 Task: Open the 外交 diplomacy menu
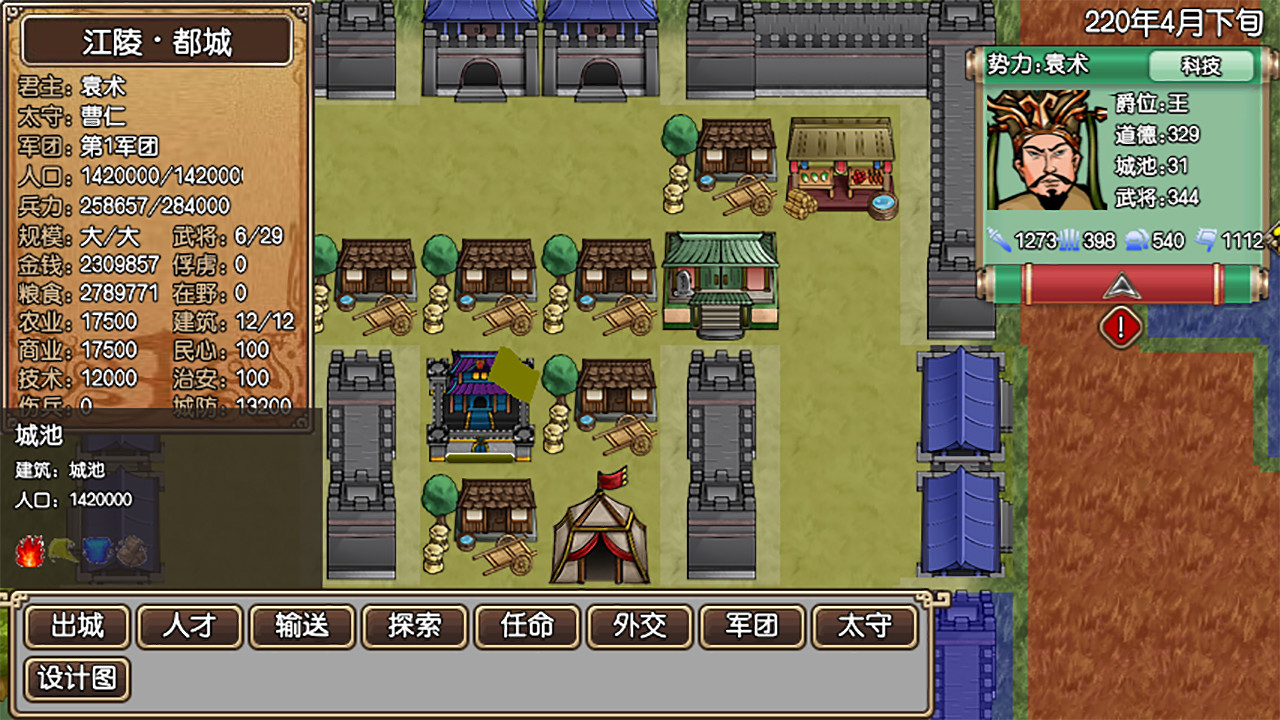click(x=639, y=628)
